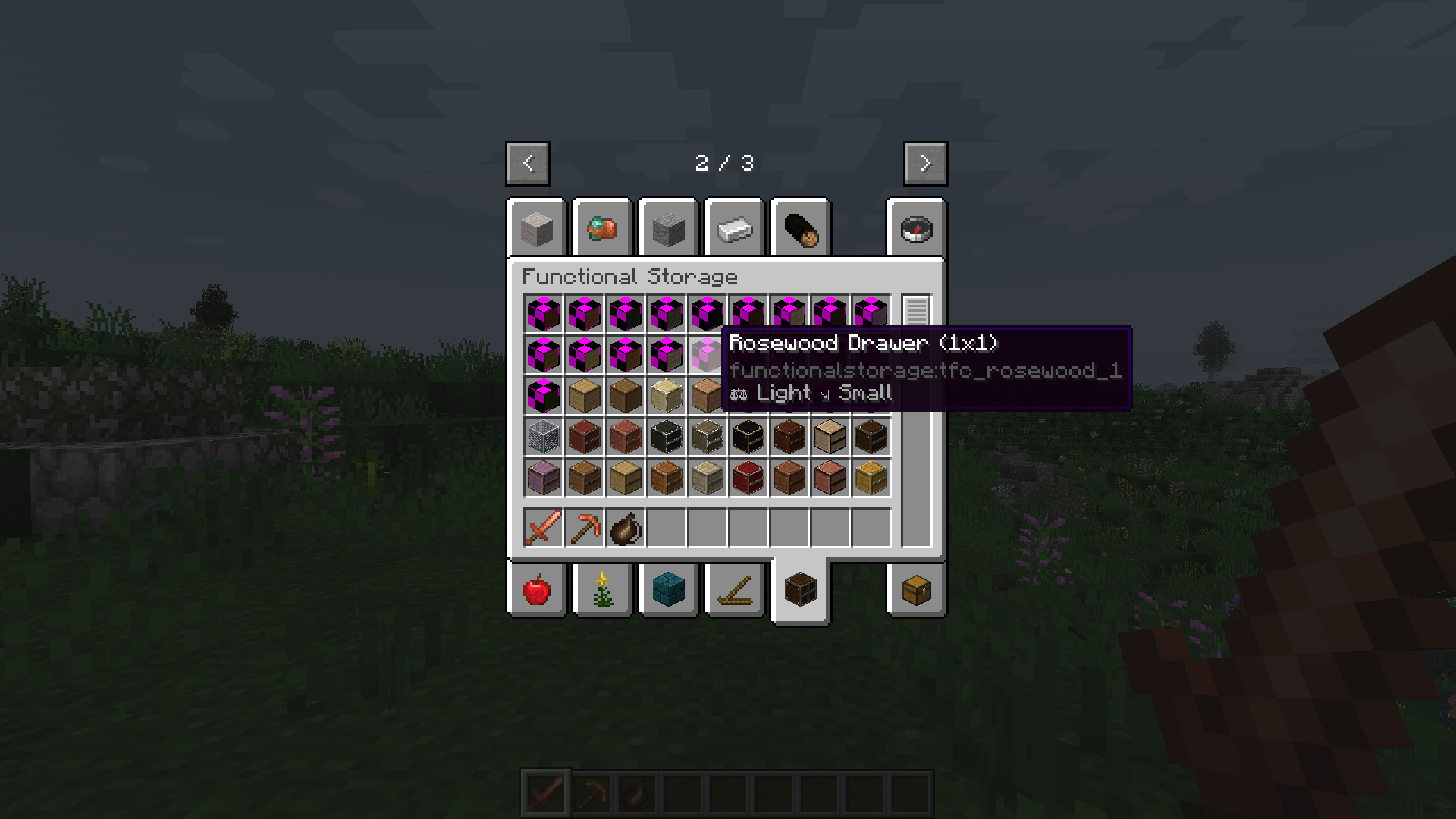The image size is (1456, 819).
Task: Click the smooth stone tab top left
Action: 537,230
